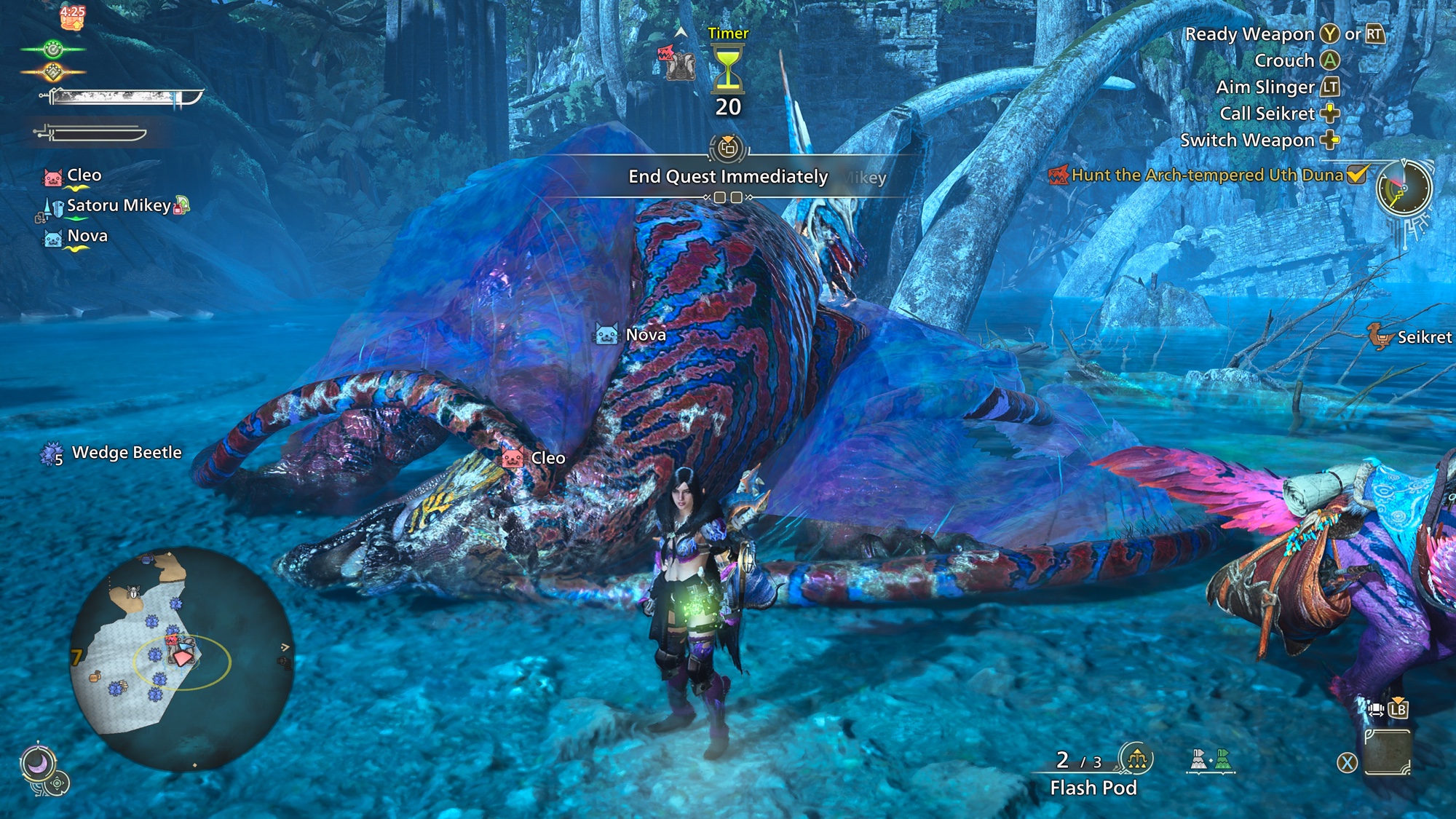Click the potion mixing items icon
This screenshot has height=819, width=1456.
pos(1210,760)
